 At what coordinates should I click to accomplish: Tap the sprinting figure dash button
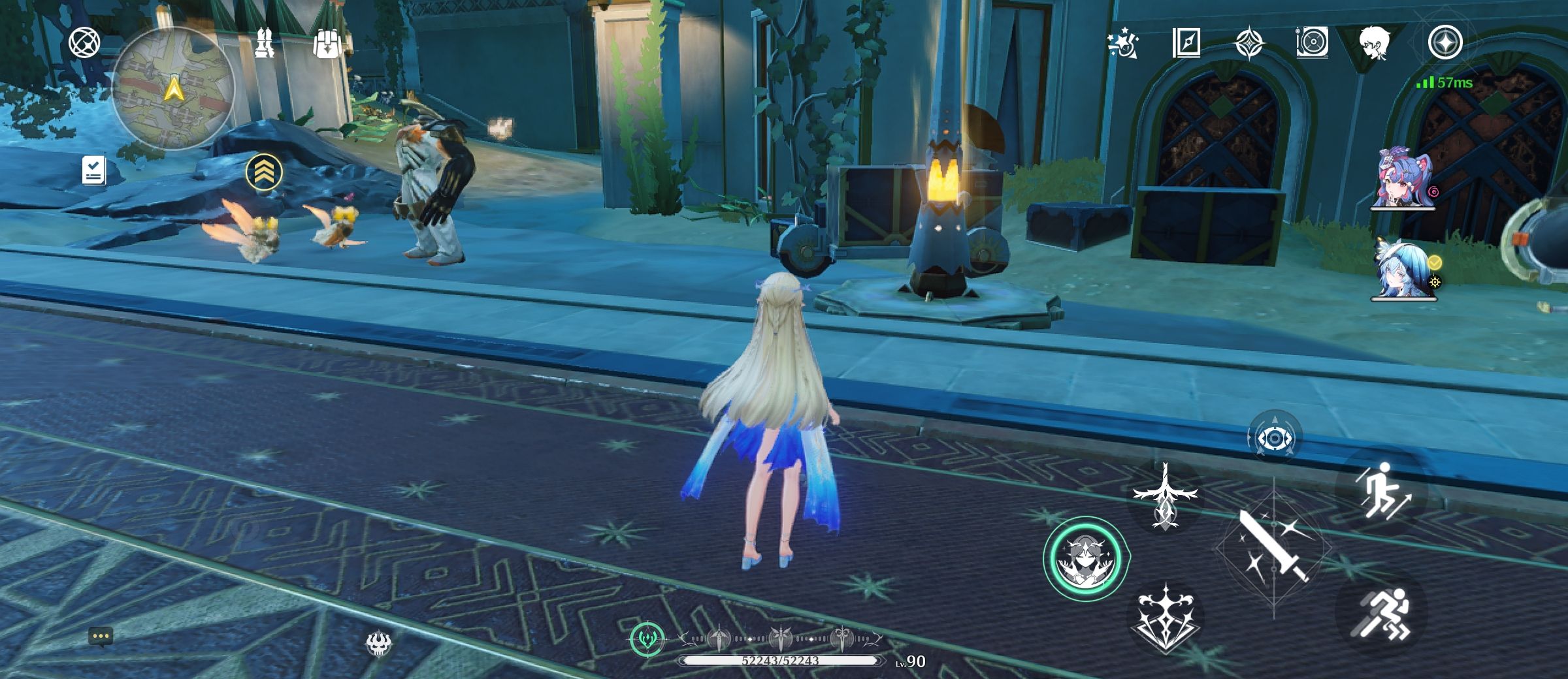pos(1382,614)
